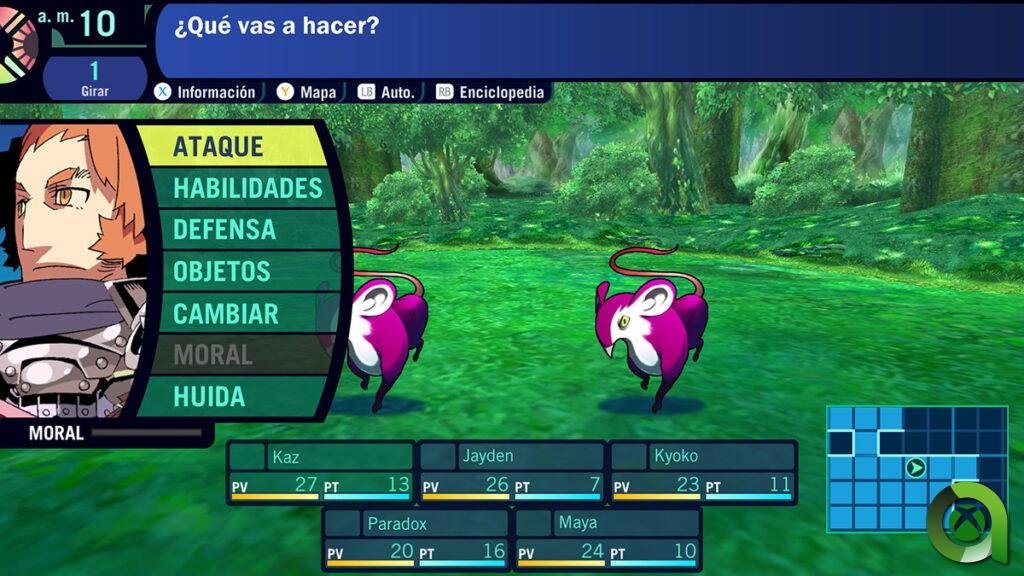The width and height of the screenshot is (1024, 576).
Task: Select Kyoko's party status panel
Action: 703,471
